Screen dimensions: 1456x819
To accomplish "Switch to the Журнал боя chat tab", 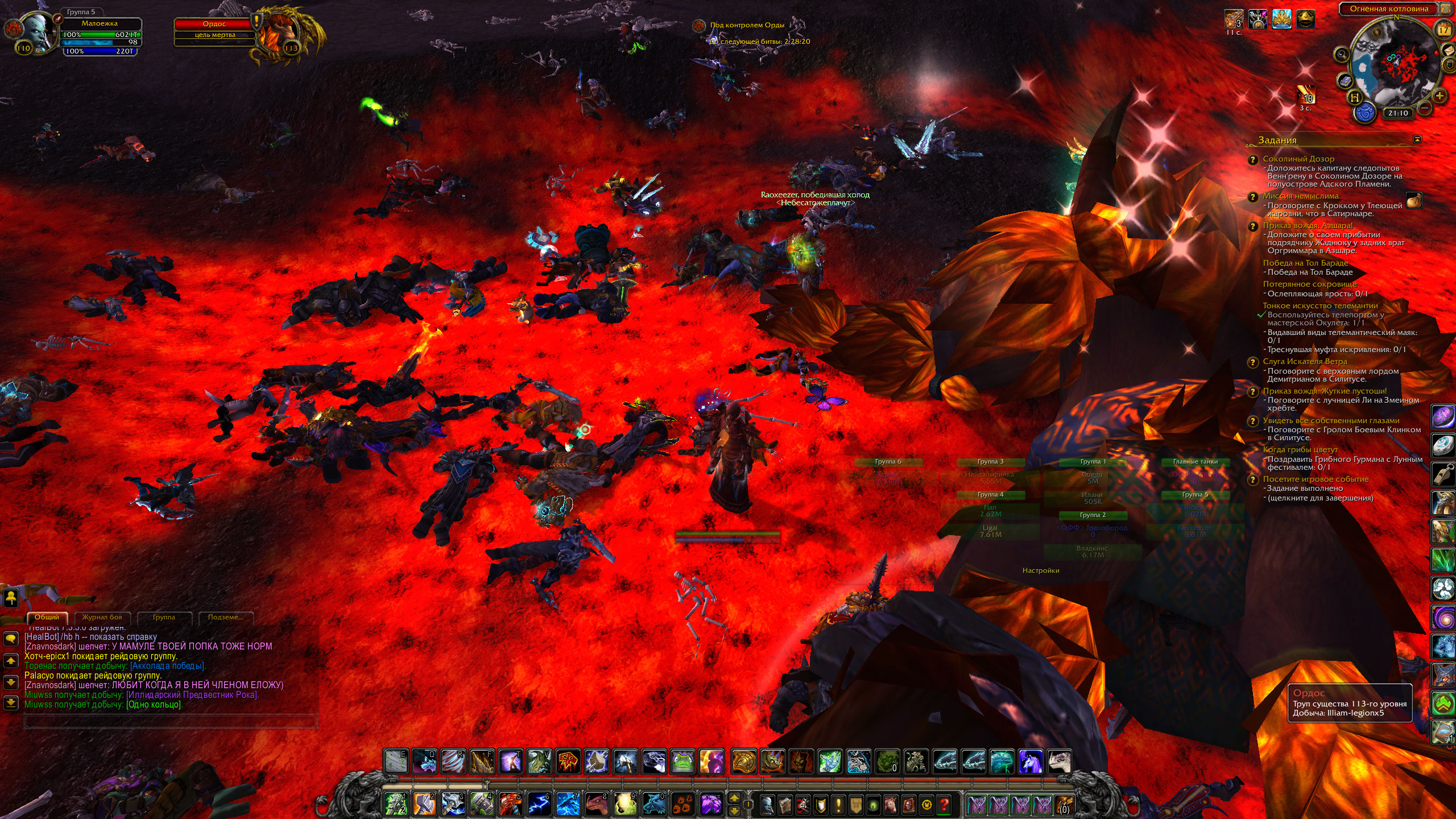I will point(102,617).
